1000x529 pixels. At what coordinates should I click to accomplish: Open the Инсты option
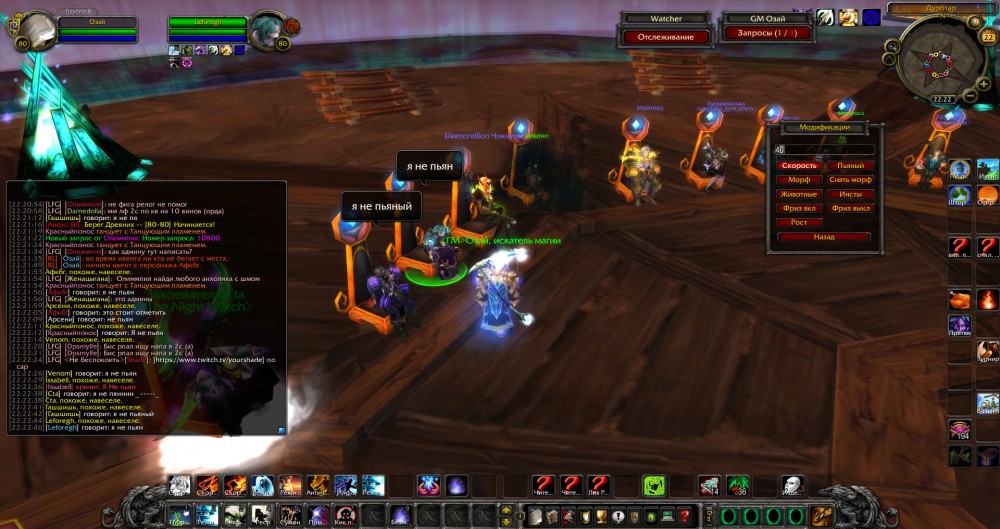coord(851,194)
